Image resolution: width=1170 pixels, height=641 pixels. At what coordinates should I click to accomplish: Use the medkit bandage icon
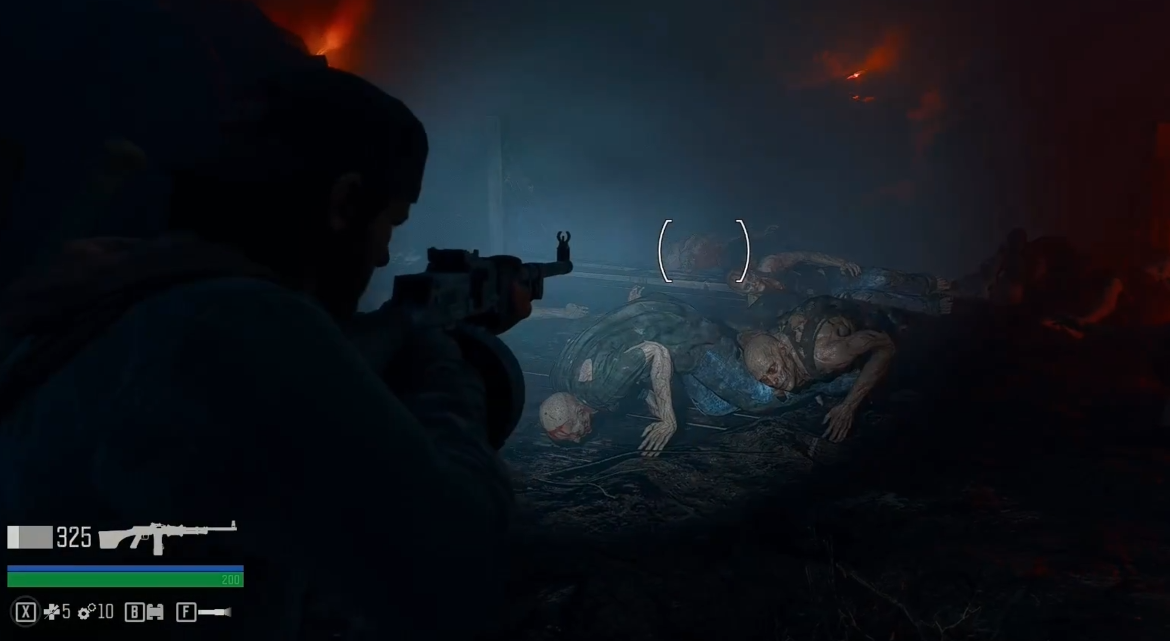point(51,611)
